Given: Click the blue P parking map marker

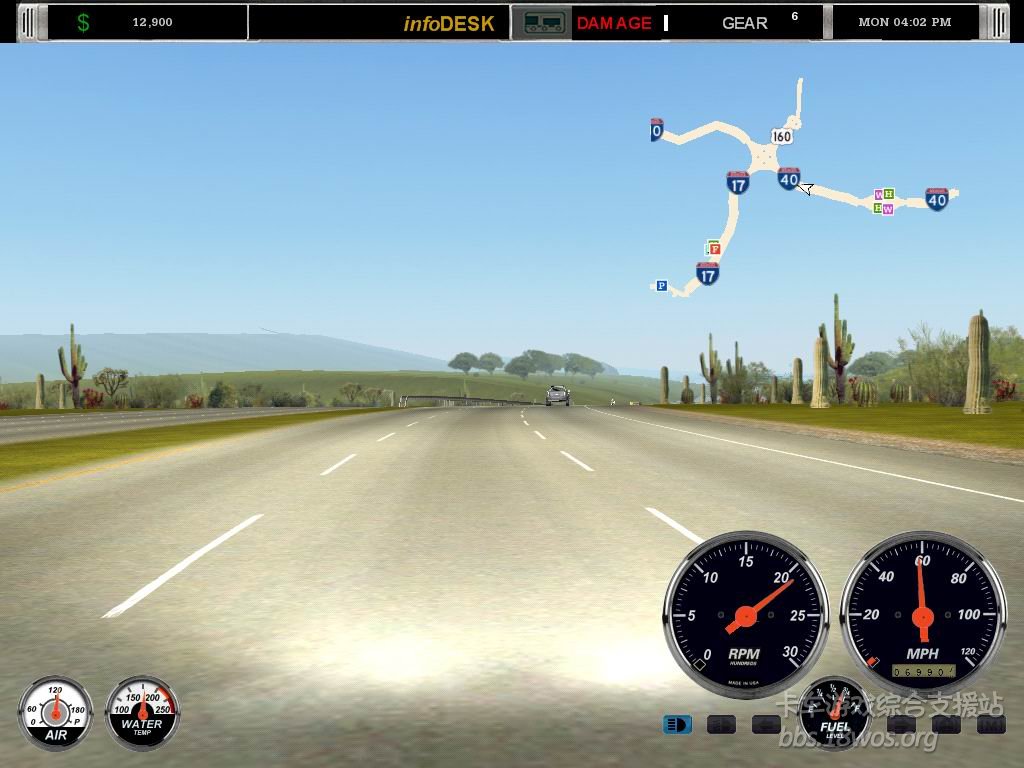Looking at the screenshot, I should [661, 286].
